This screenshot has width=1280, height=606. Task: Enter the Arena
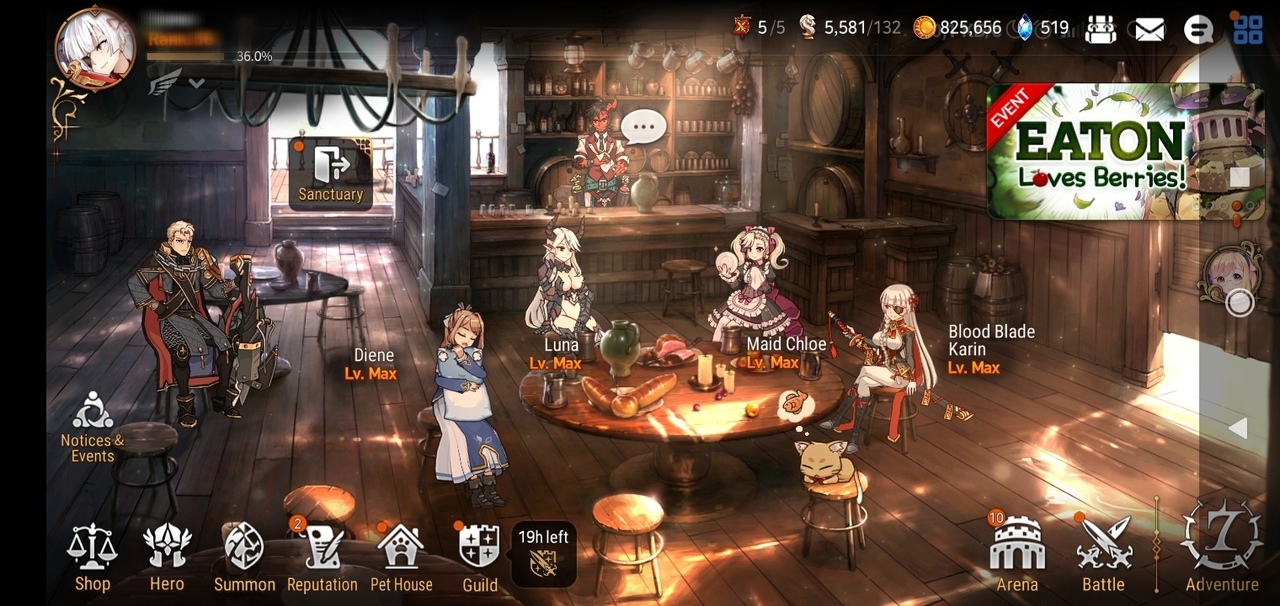tap(1017, 556)
